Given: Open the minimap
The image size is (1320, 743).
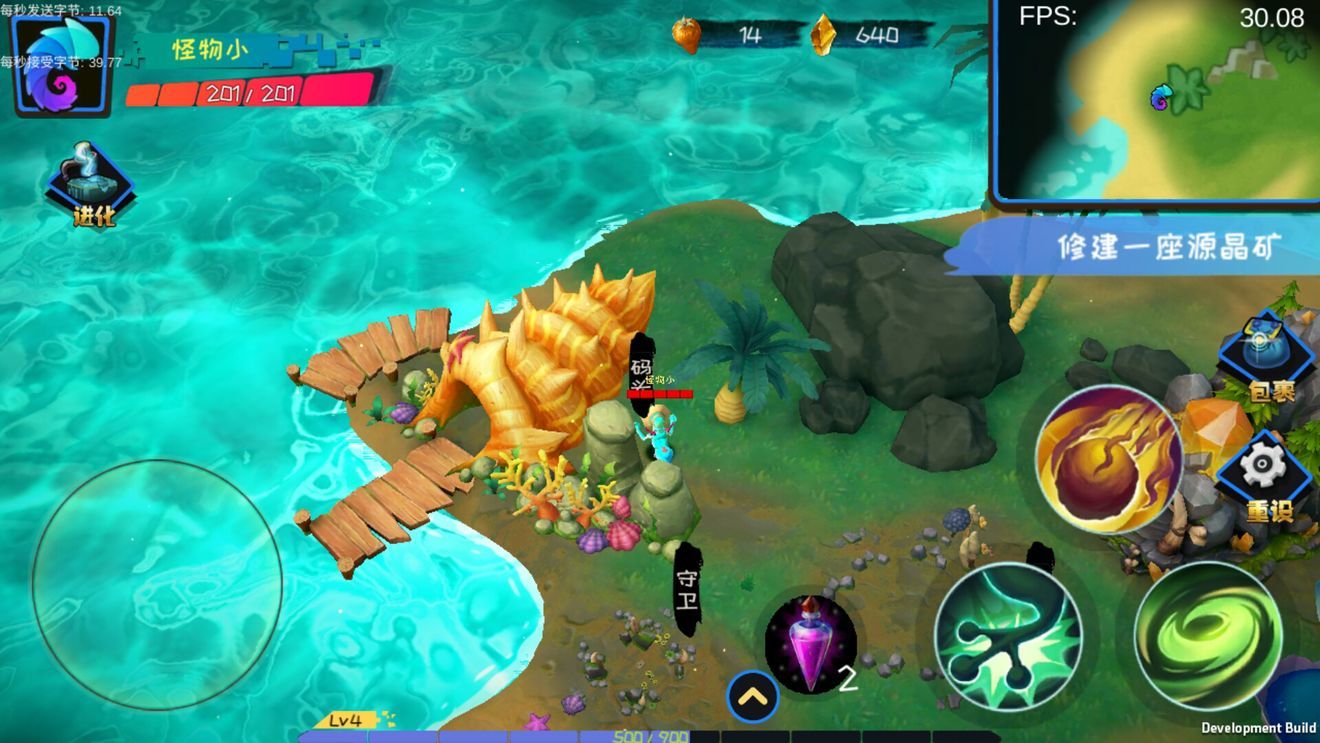Looking at the screenshot, I should (1158, 102).
